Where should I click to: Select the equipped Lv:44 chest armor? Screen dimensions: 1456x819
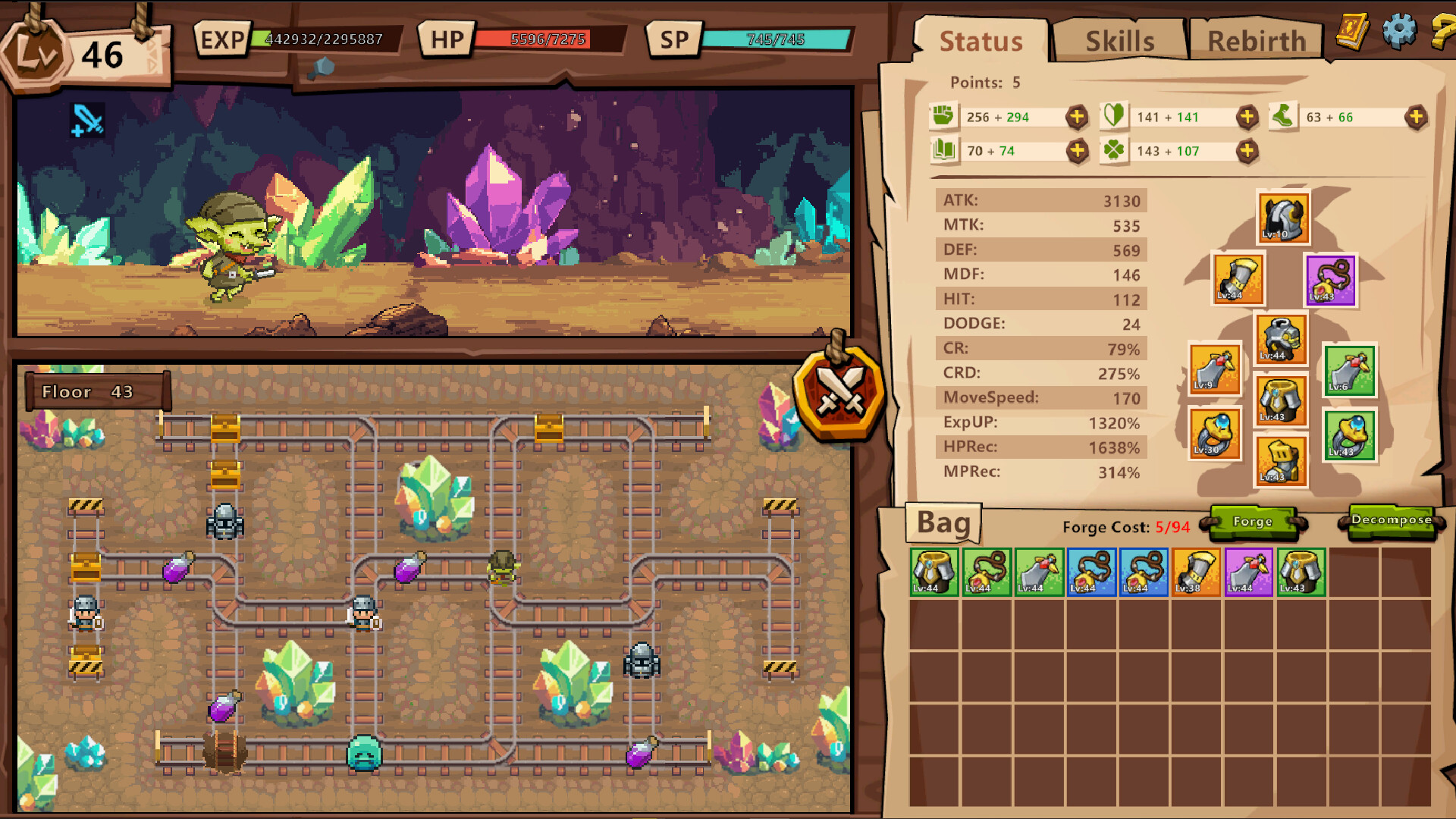click(1281, 340)
